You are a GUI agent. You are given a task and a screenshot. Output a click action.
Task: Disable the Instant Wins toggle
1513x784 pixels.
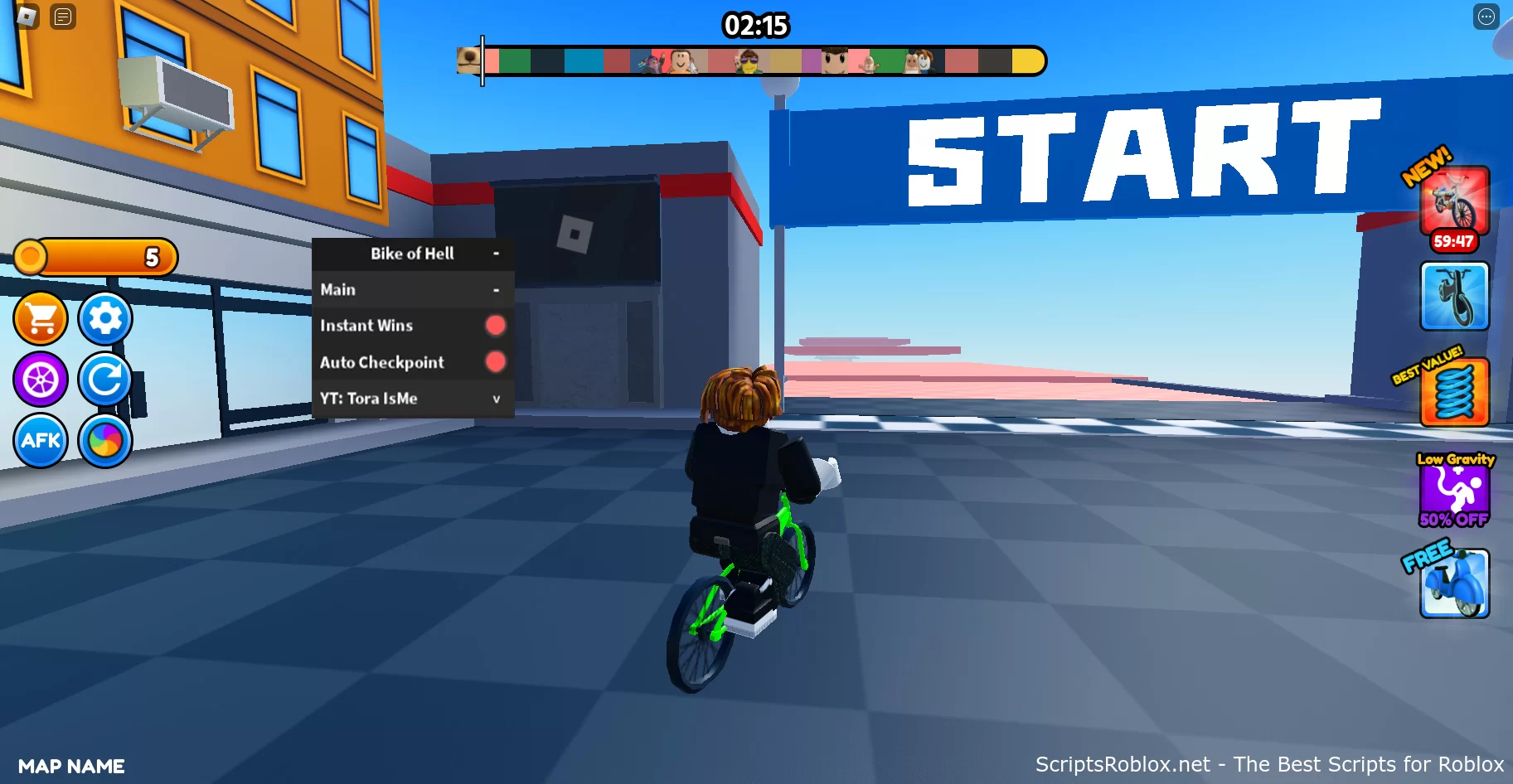tap(495, 325)
